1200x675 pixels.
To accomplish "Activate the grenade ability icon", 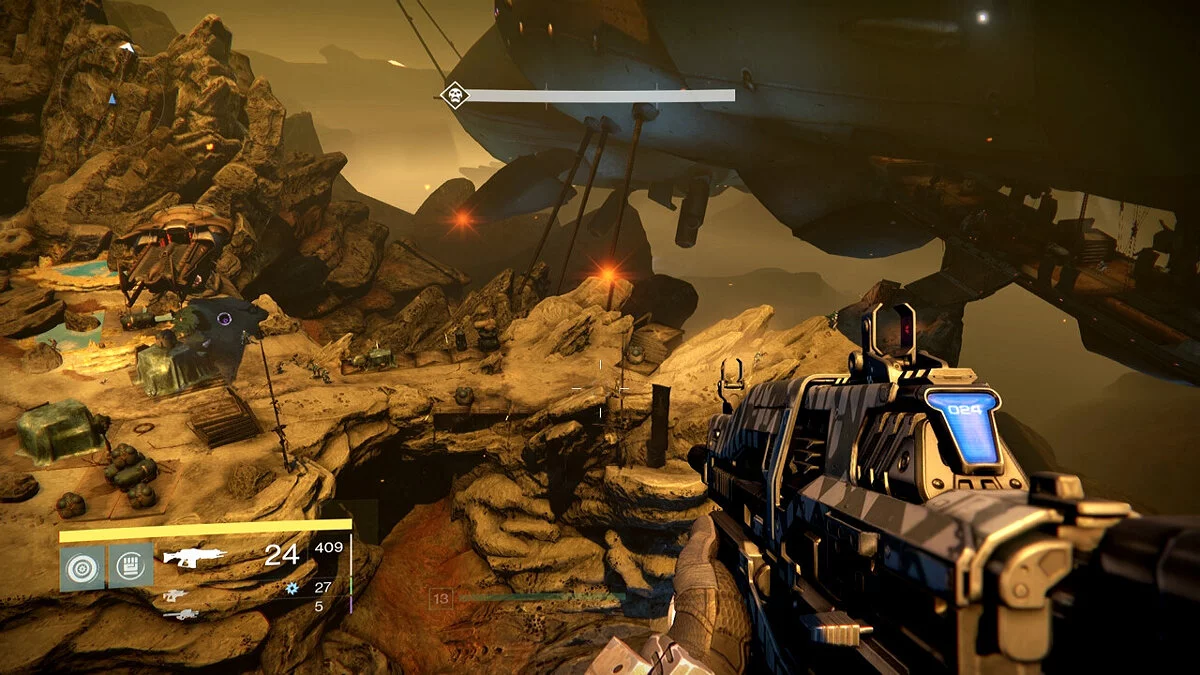I will [x=79, y=568].
